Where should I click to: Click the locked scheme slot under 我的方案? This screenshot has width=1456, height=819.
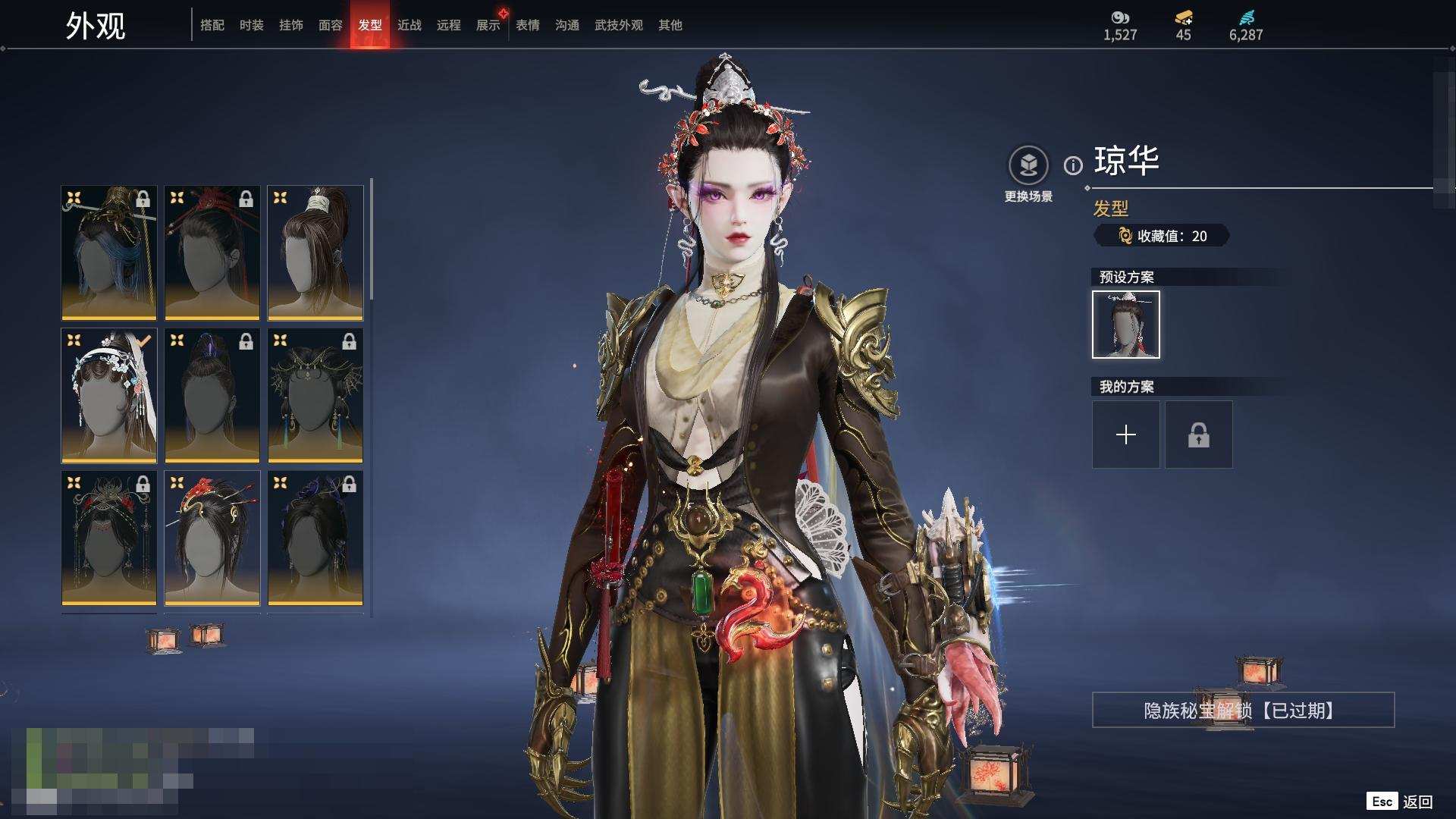(x=1198, y=435)
